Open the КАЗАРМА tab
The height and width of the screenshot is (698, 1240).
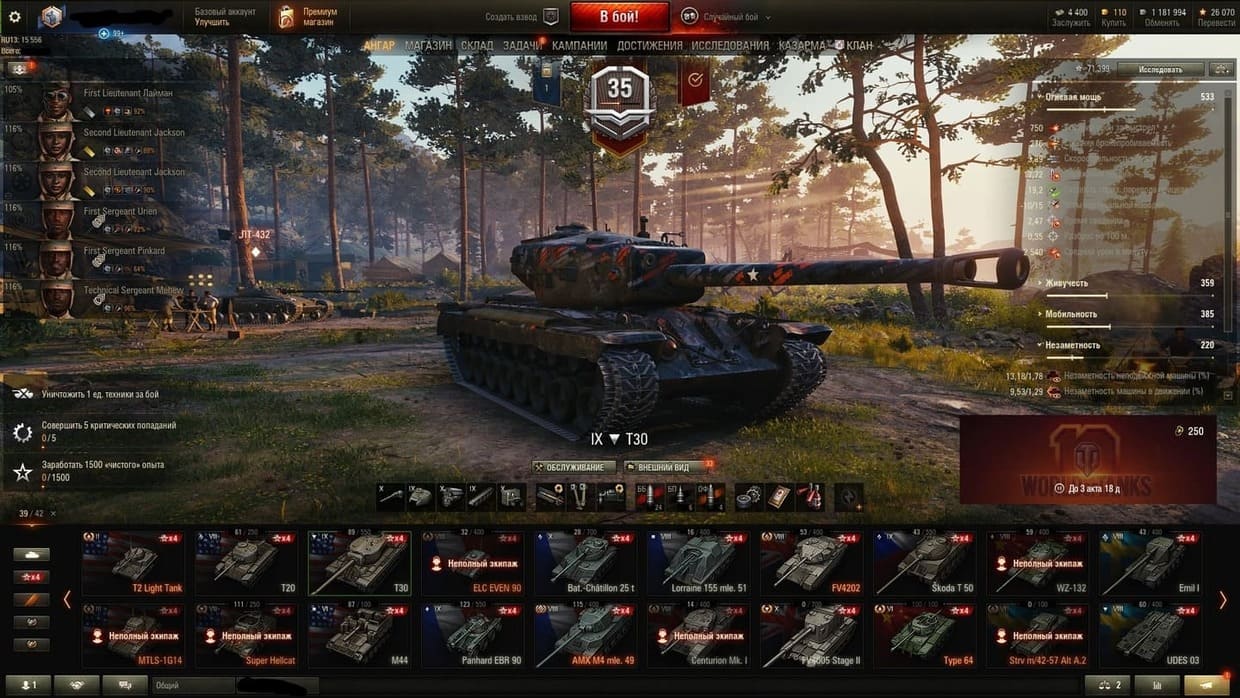coord(802,46)
